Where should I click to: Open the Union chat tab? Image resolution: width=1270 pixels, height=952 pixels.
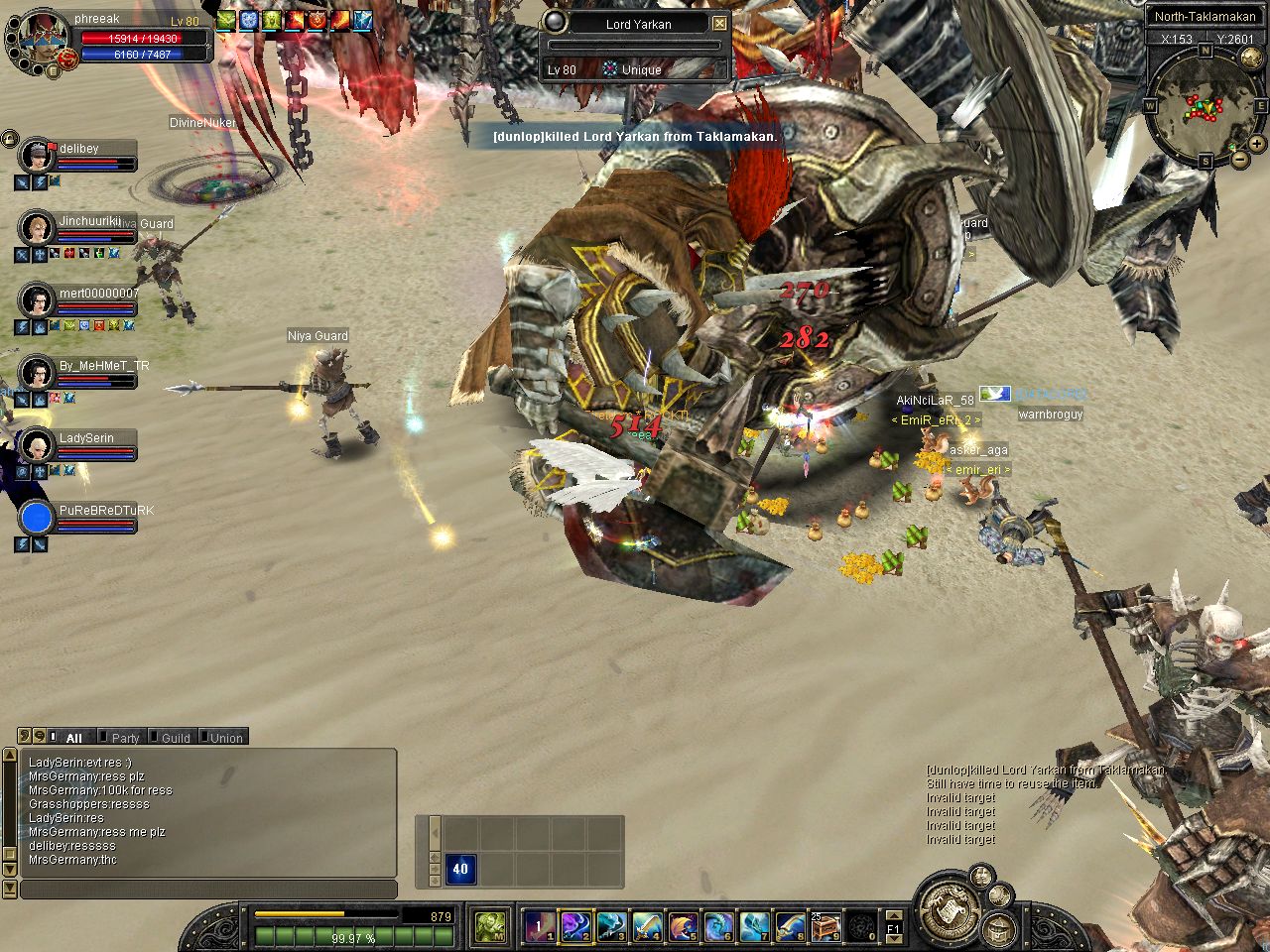coord(224,738)
